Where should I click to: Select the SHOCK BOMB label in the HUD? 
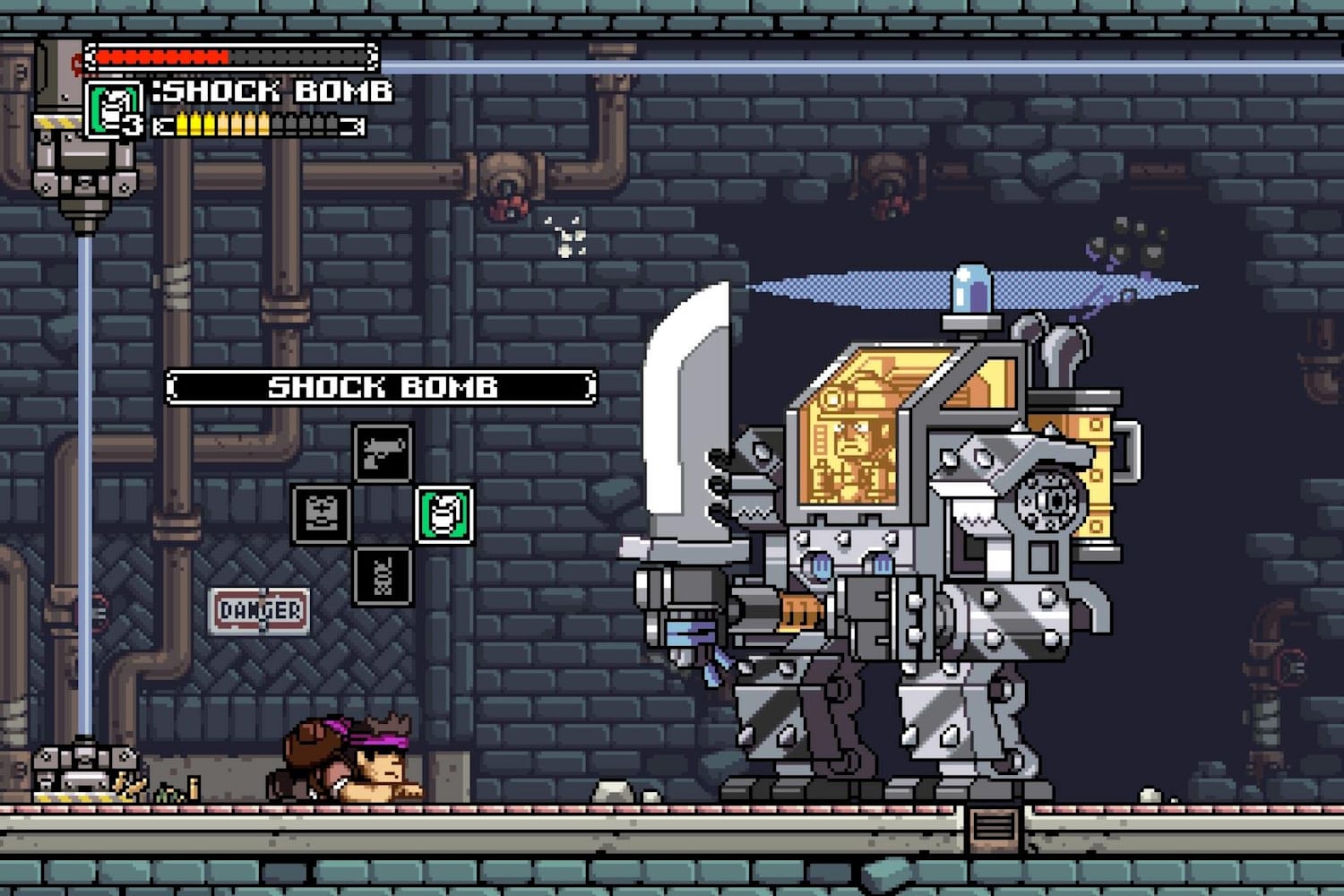coord(278,90)
